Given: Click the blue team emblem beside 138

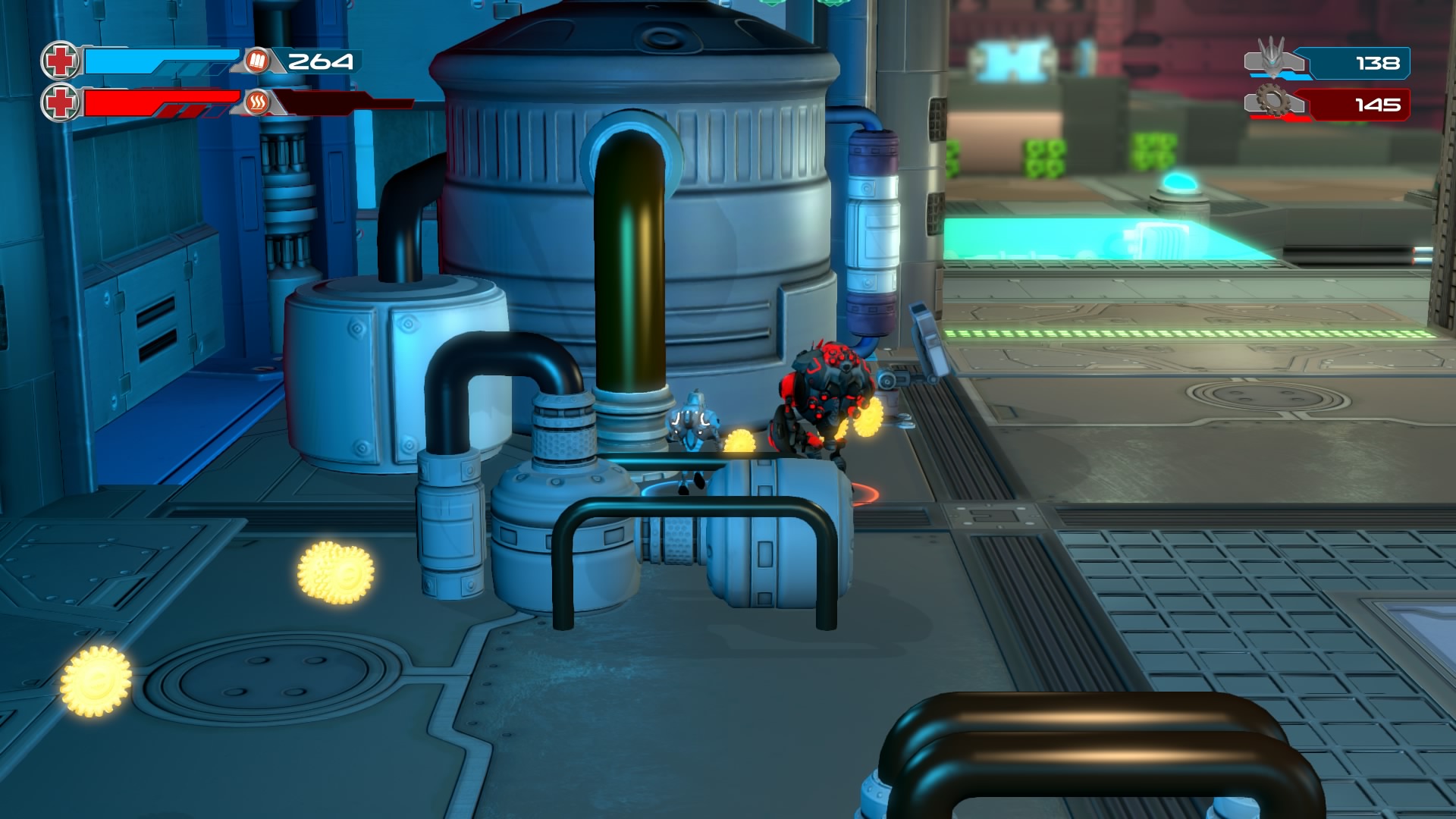Looking at the screenshot, I should click(x=1272, y=58).
